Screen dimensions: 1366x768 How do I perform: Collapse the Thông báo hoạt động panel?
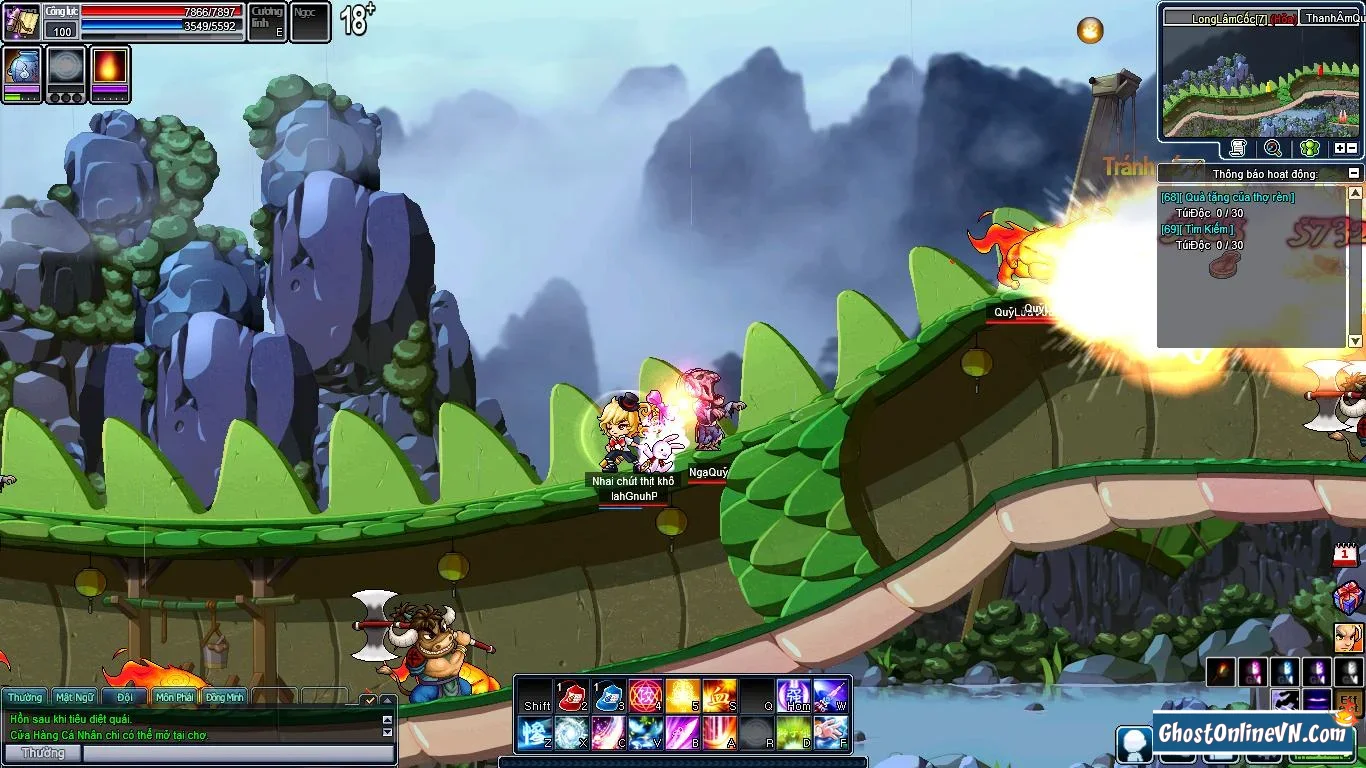click(x=1354, y=173)
